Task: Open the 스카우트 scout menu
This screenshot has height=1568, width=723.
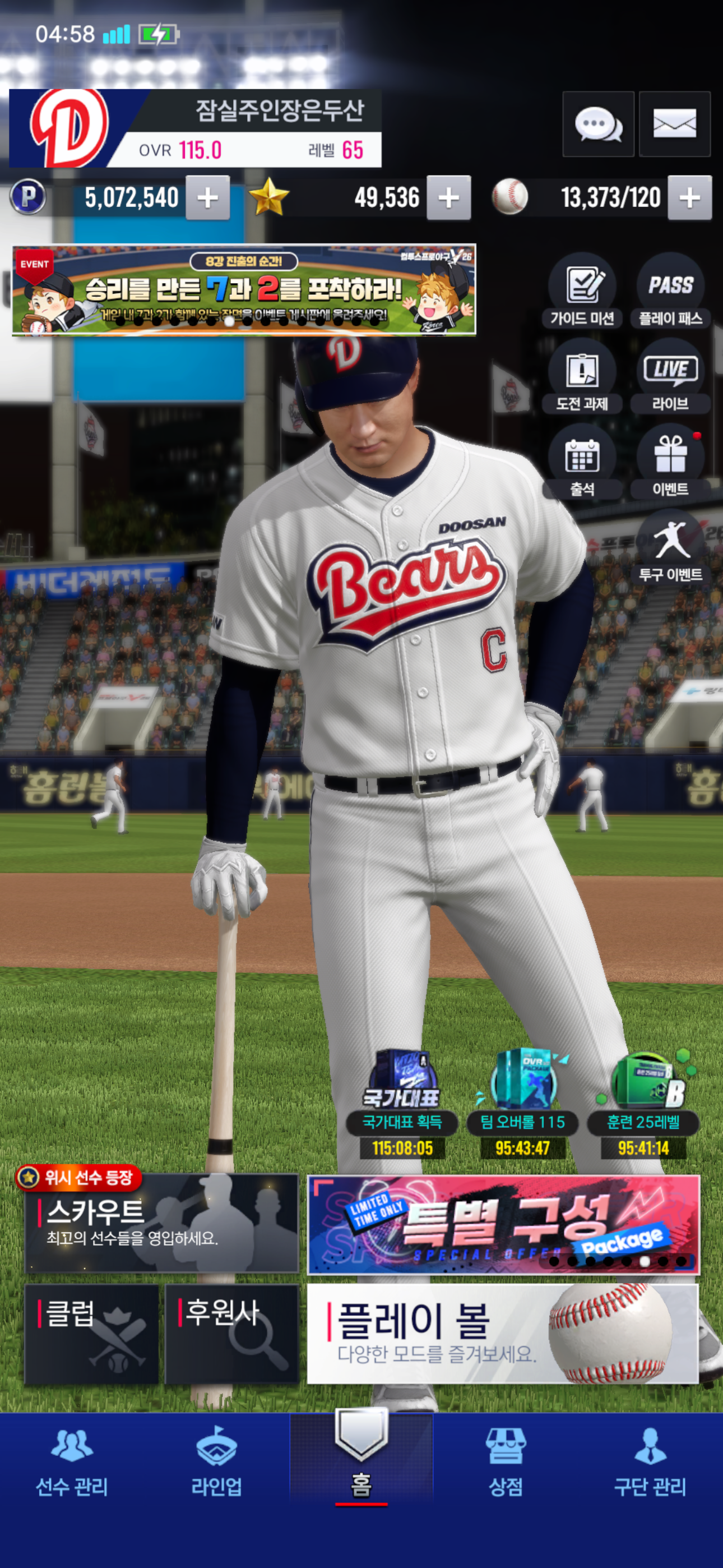Action: (x=162, y=1224)
